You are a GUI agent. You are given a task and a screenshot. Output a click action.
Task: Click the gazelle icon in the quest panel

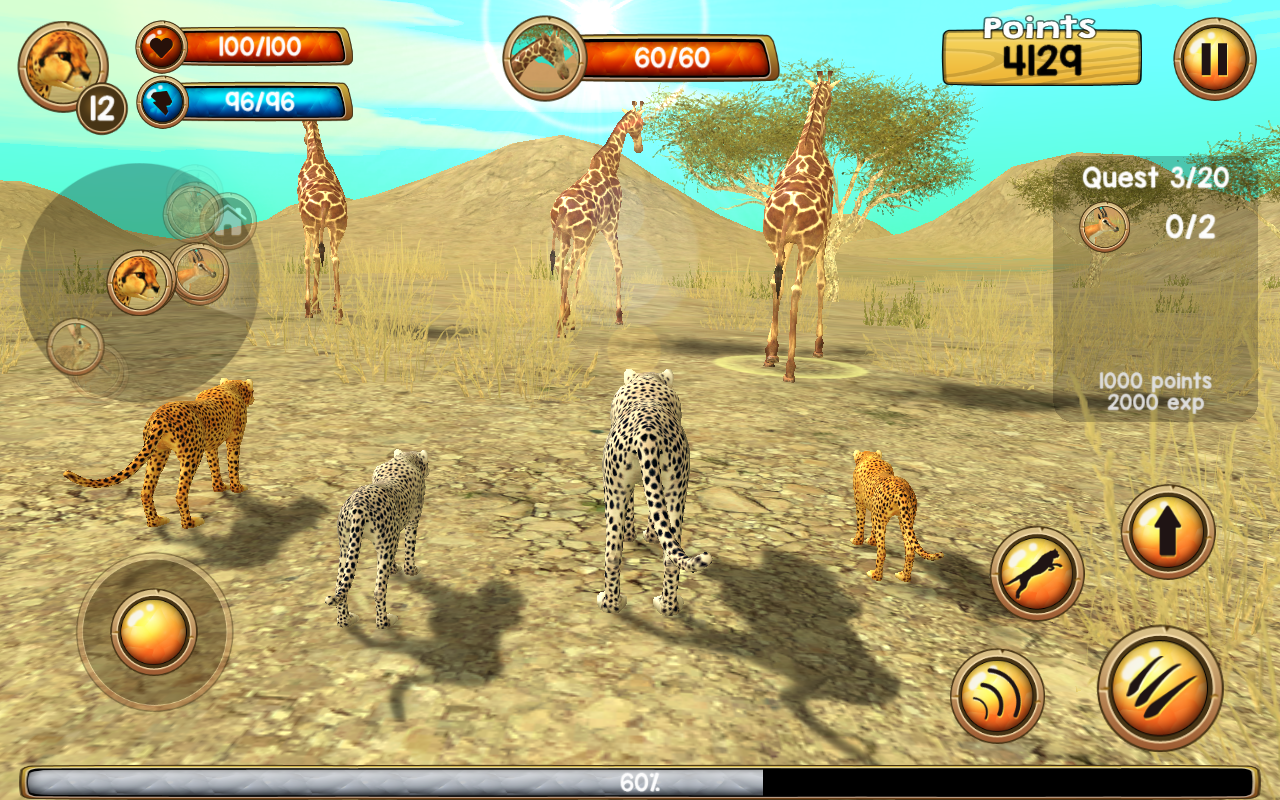pyautogui.click(x=1104, y=228)
